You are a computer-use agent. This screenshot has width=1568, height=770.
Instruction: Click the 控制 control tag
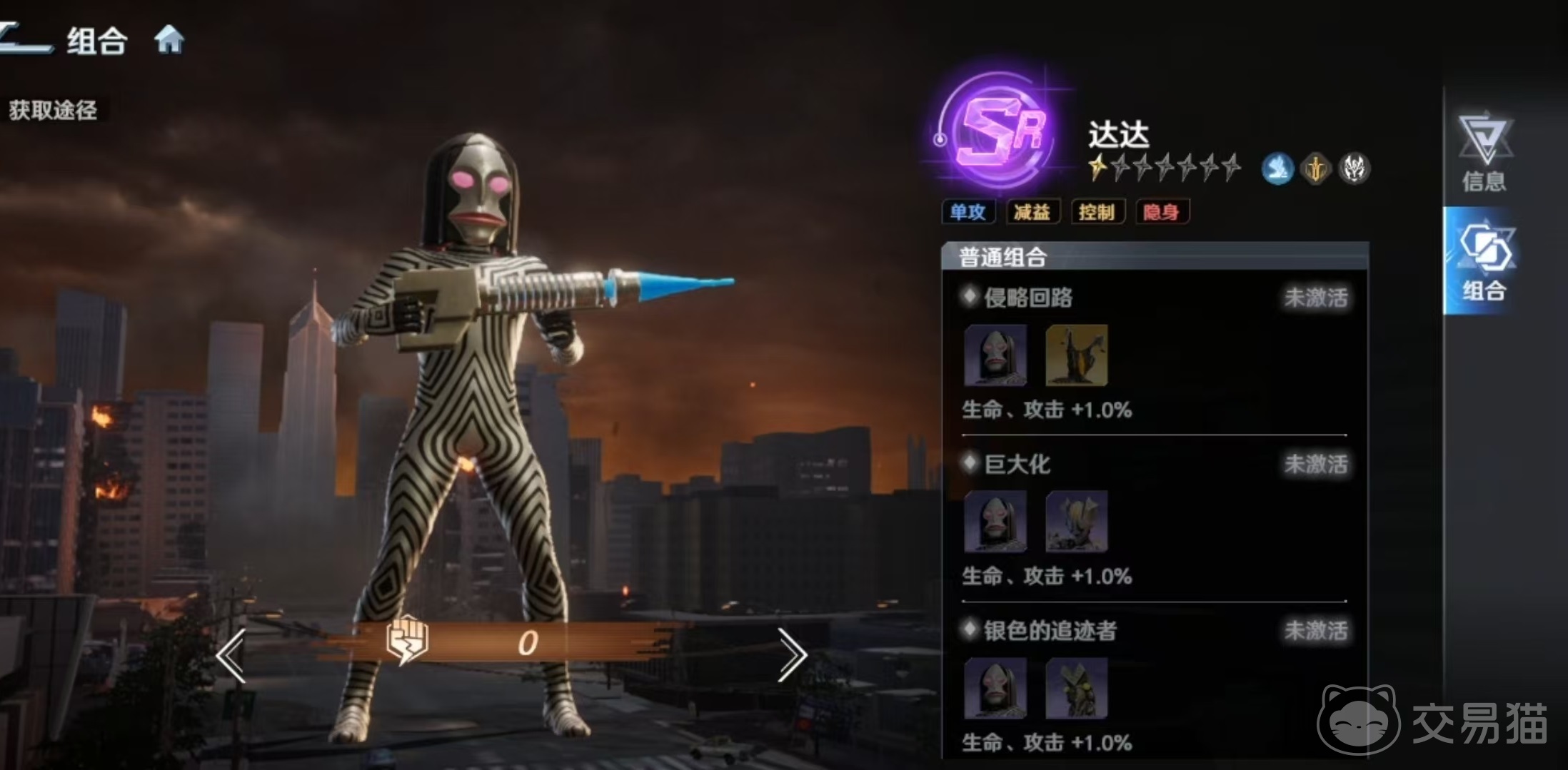(x=1097, y=212)
